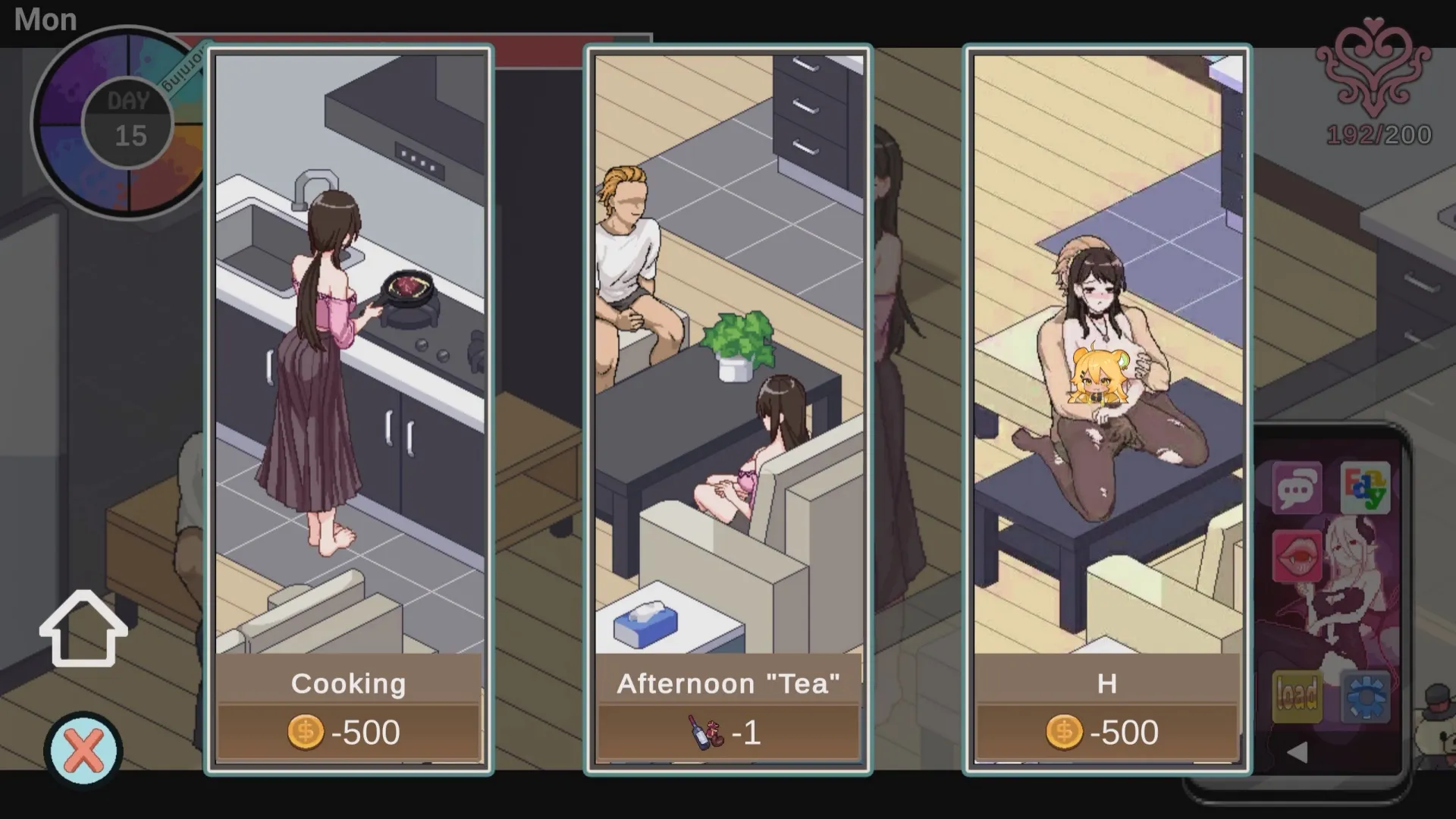The image size is (1456, 819).
Task: Click the Mon day label at top left
Action: (45, 20)
